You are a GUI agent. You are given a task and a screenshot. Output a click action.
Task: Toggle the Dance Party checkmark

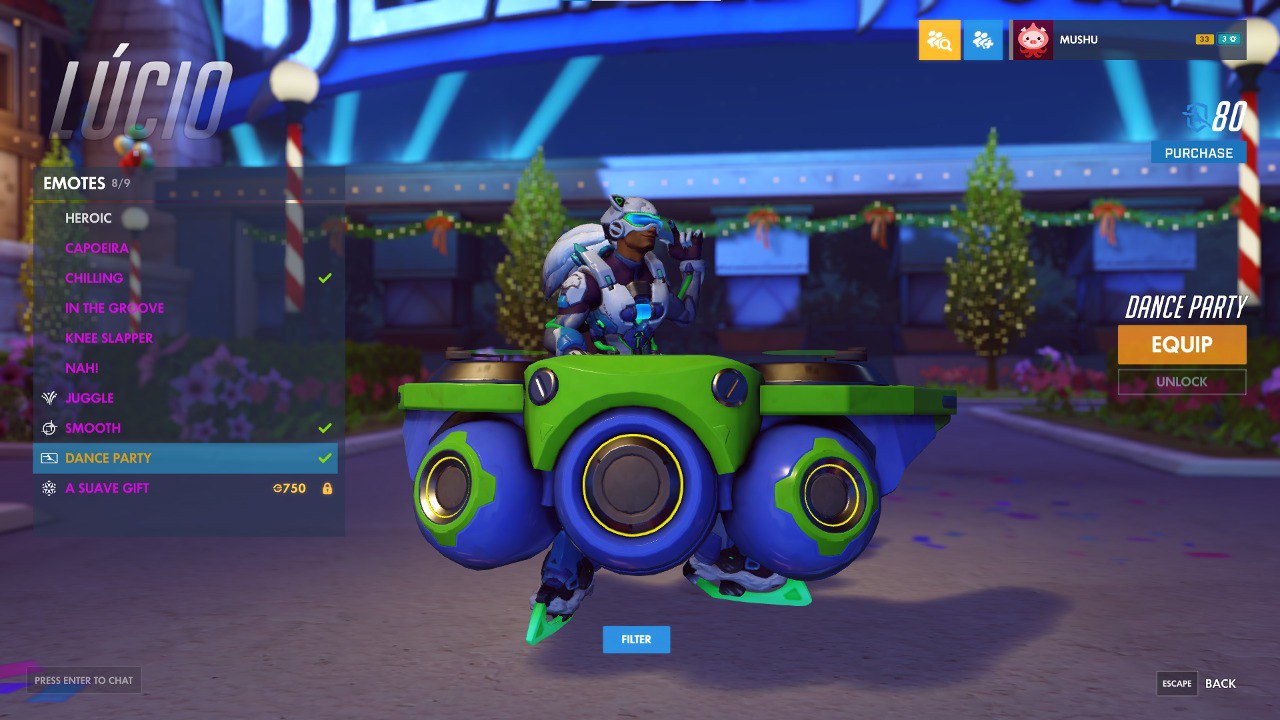[323, 458]
